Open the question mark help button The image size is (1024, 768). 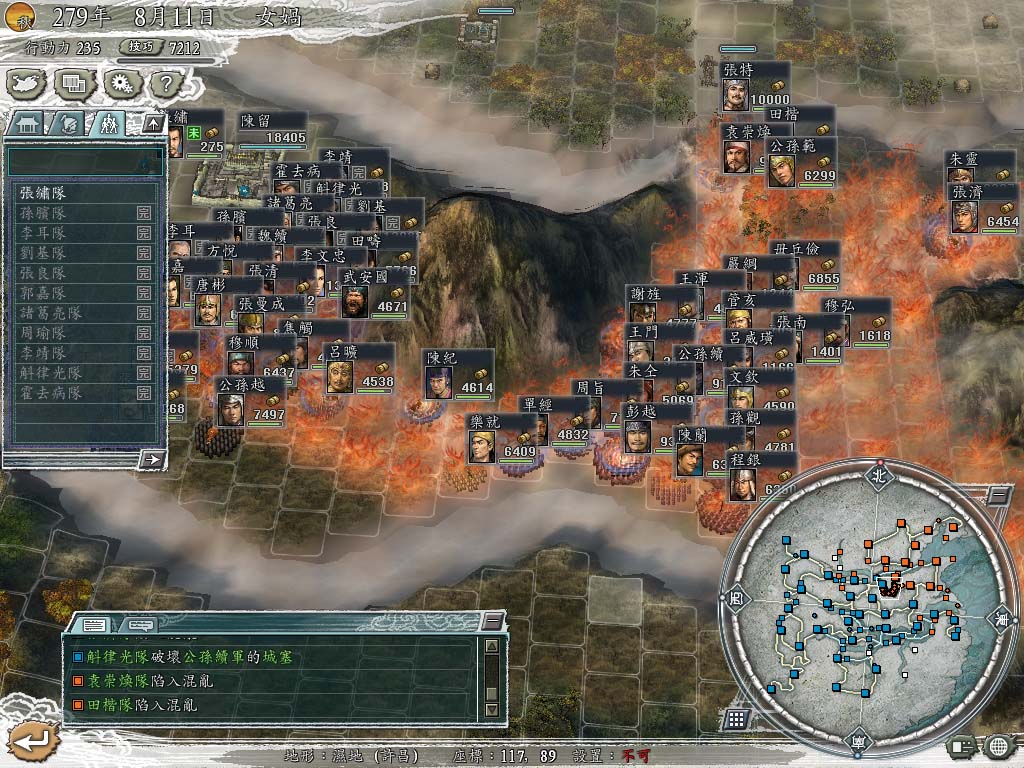click(166, 83)
